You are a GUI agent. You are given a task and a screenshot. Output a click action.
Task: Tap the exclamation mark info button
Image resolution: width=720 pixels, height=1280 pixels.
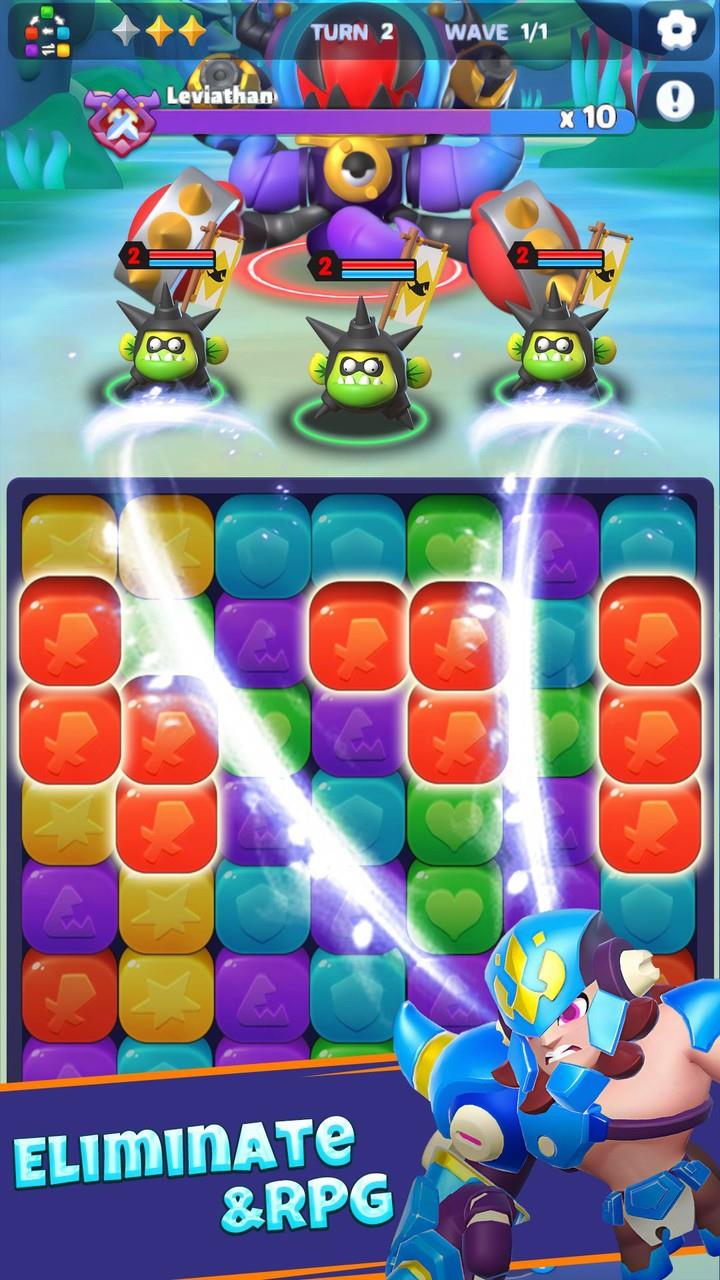coord(675,100)
